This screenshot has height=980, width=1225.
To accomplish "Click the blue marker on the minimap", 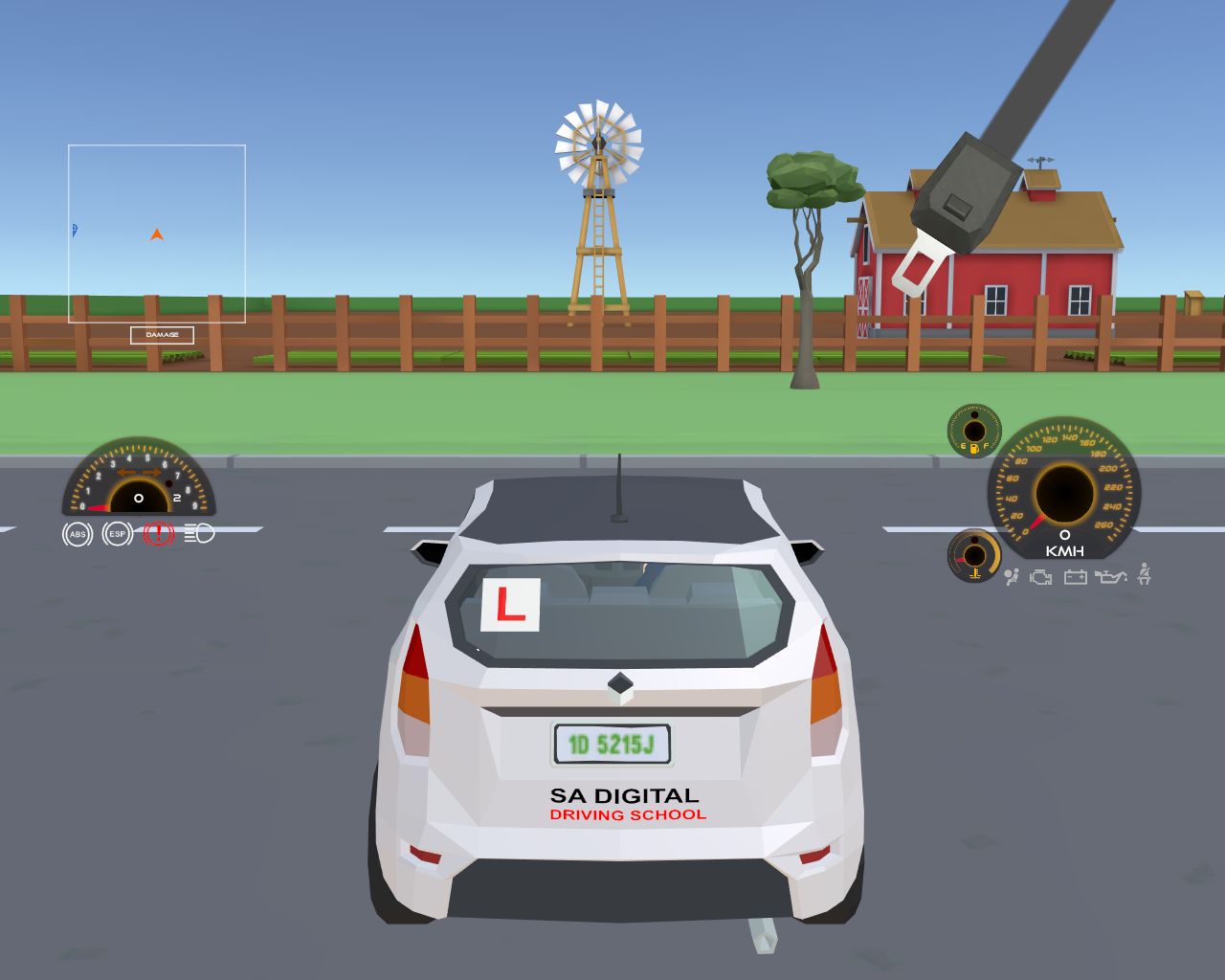I will tap(74, 230).
